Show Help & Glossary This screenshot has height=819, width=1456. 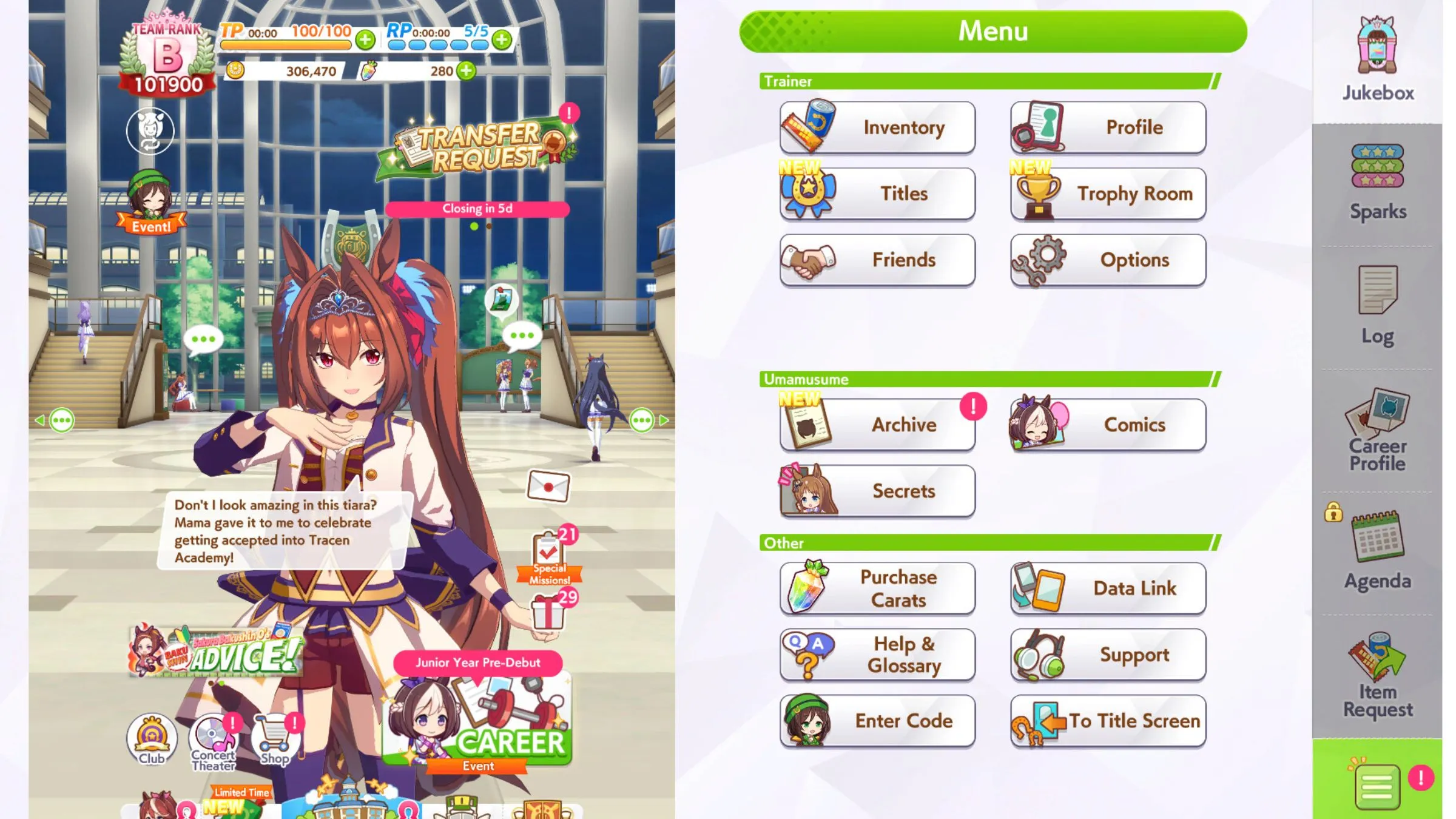877,655
